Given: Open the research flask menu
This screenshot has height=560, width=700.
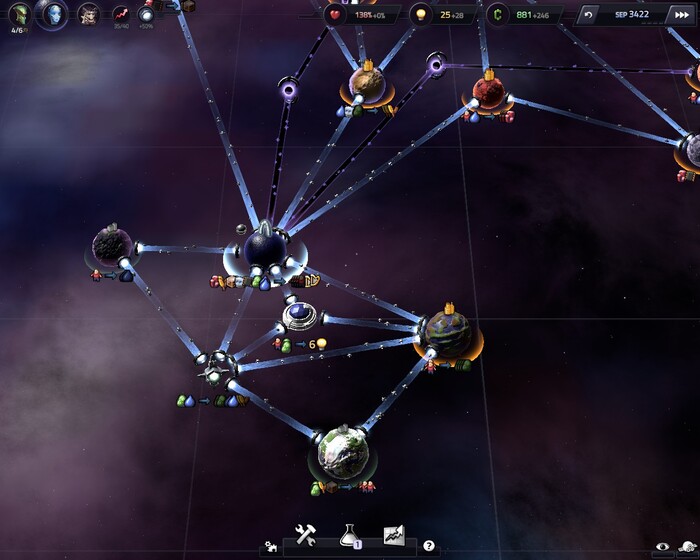Looking at the screenshot, I should tap(349, 535).
